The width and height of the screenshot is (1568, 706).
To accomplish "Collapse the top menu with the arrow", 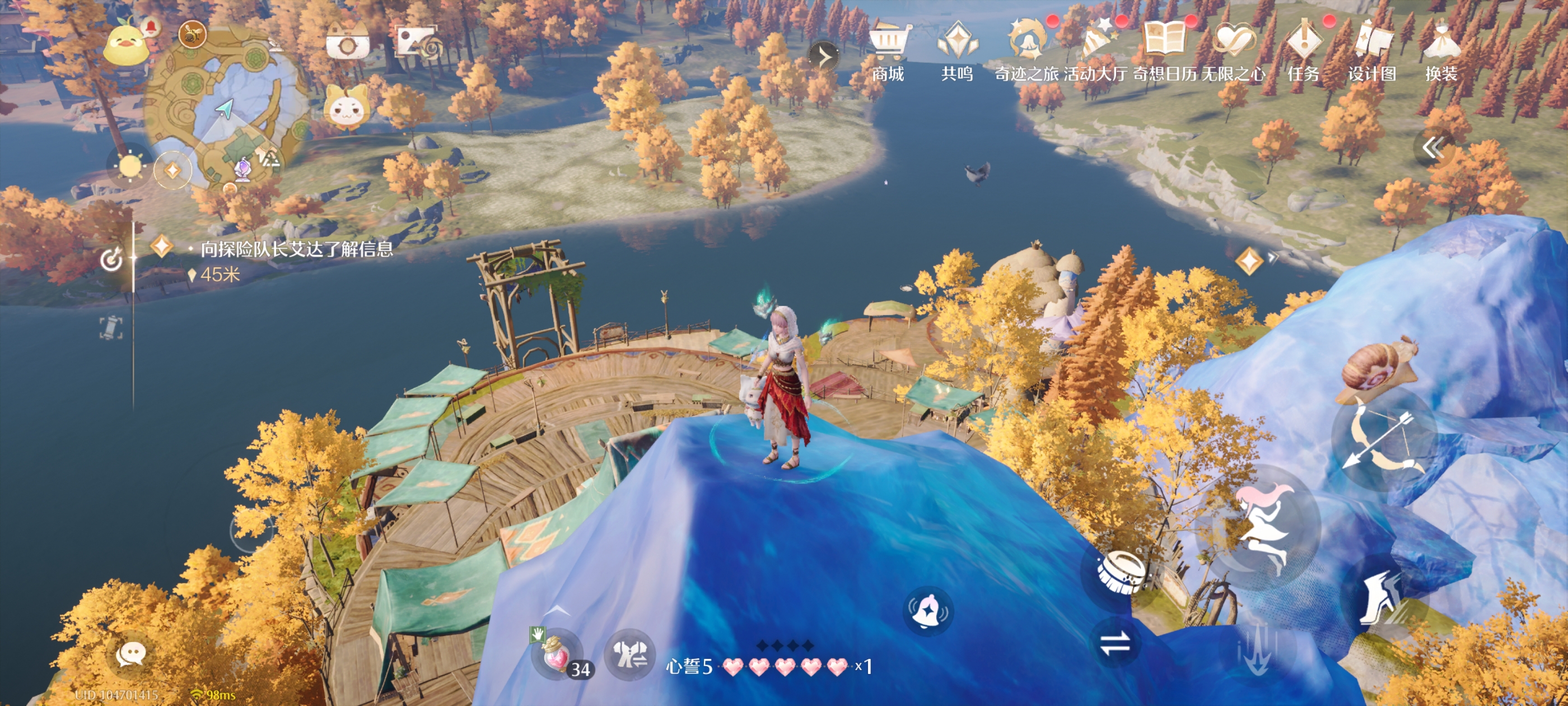I will (x=824, y=57).
